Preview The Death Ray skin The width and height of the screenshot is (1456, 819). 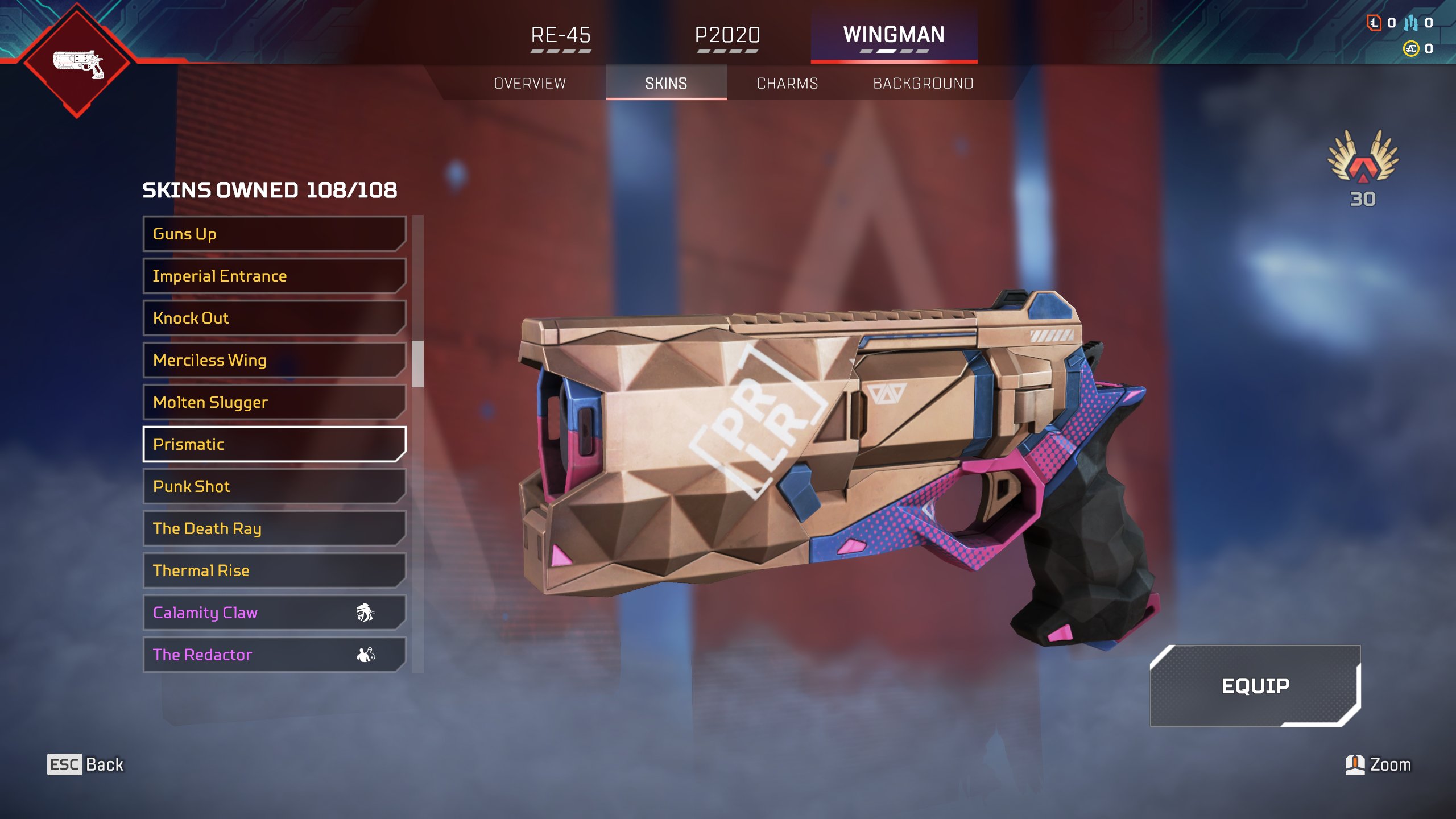pyautogui.click(x=274, y=528)
